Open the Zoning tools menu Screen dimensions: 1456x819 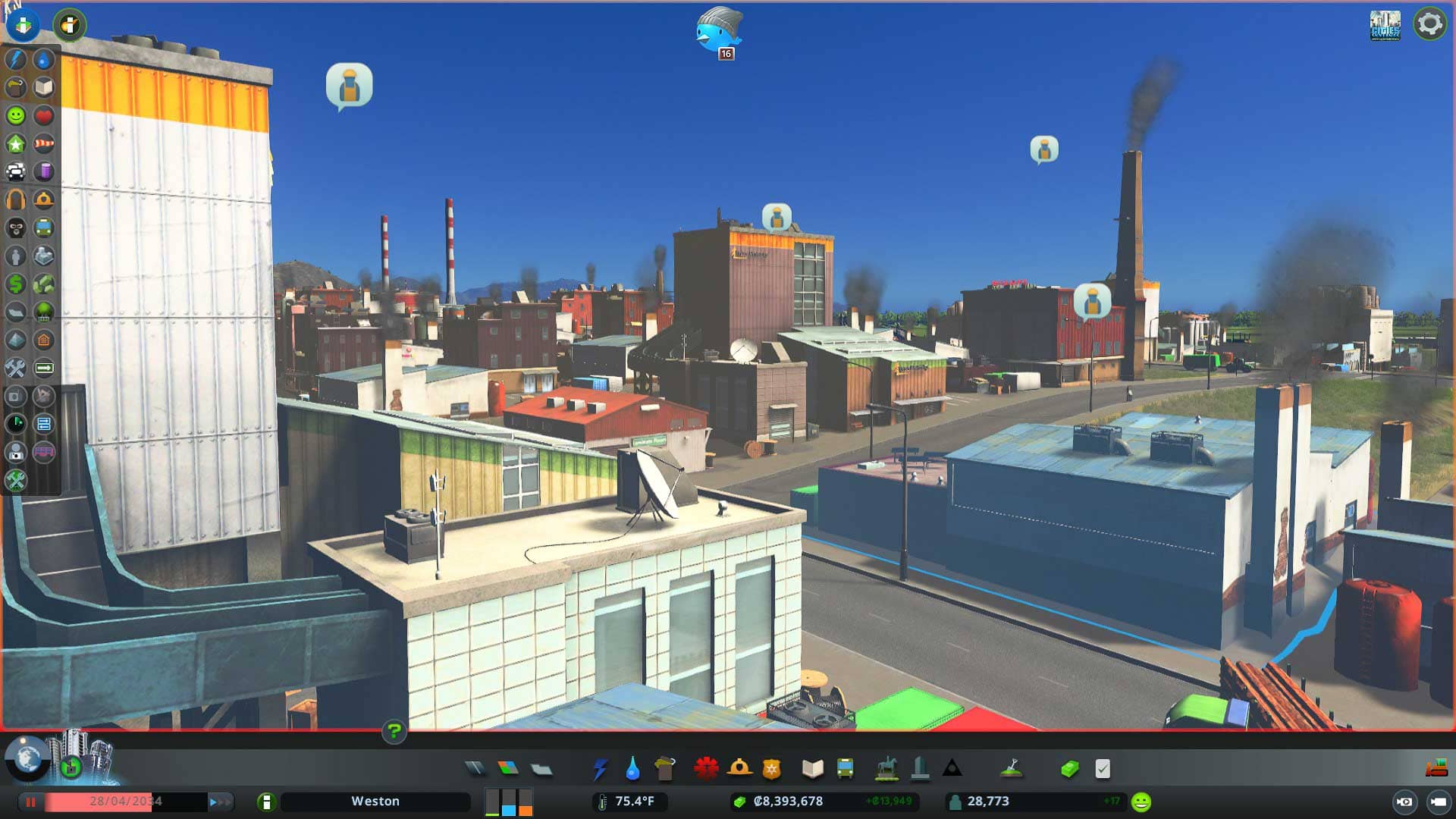(508, 769)
